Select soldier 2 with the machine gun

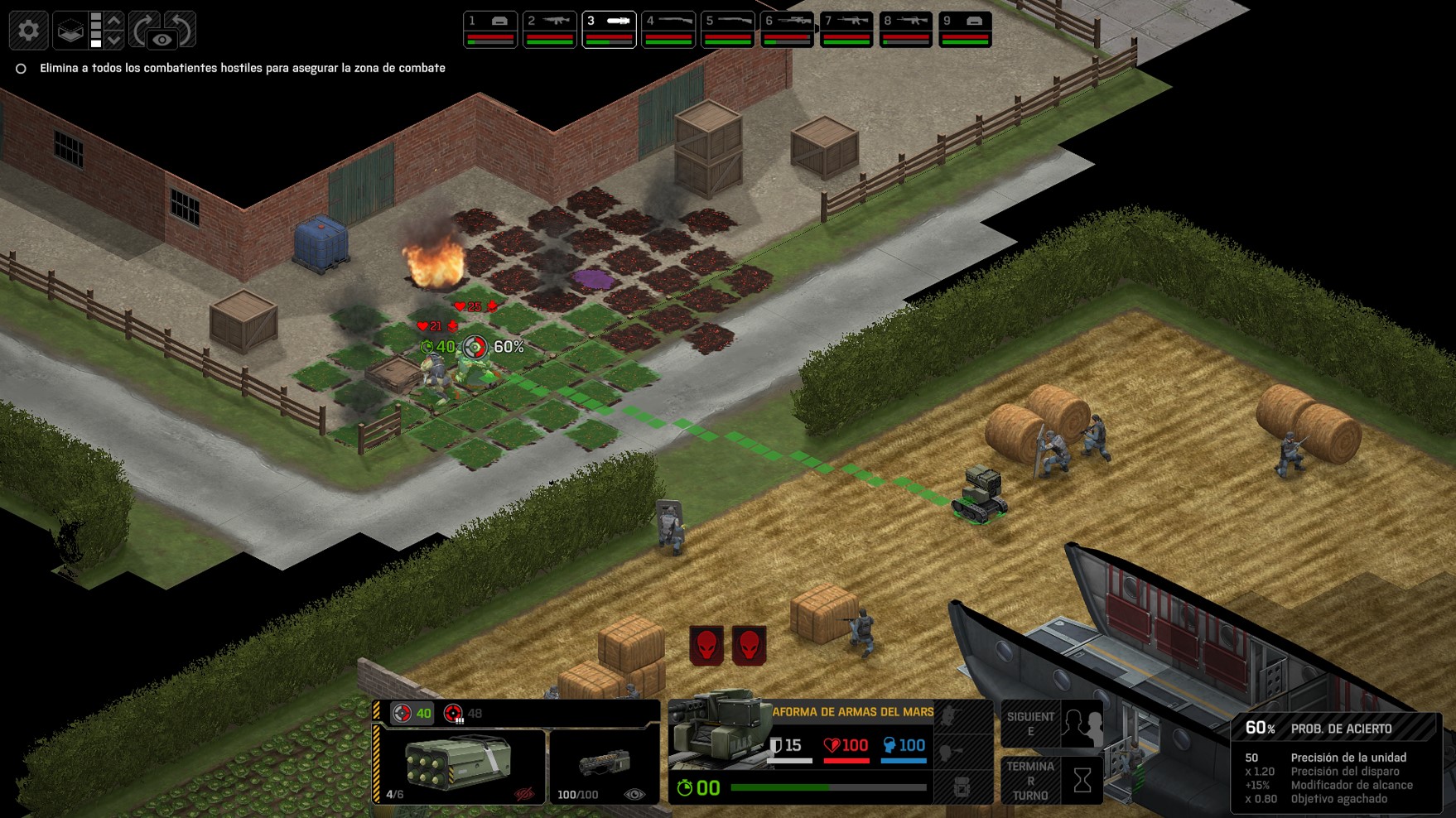tap(550, 29)
